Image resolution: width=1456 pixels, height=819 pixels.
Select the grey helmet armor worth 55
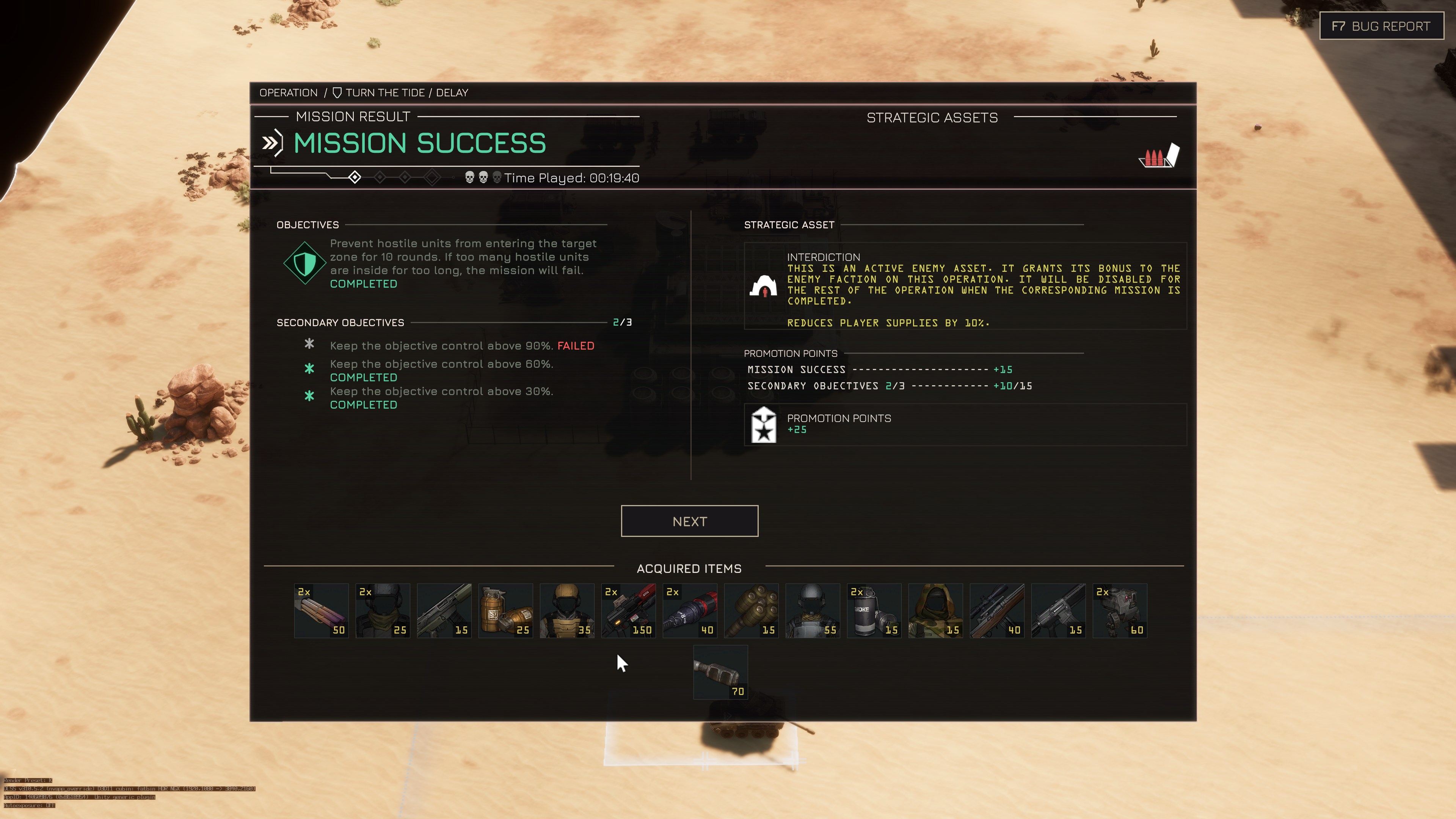(x=813, y=610)
